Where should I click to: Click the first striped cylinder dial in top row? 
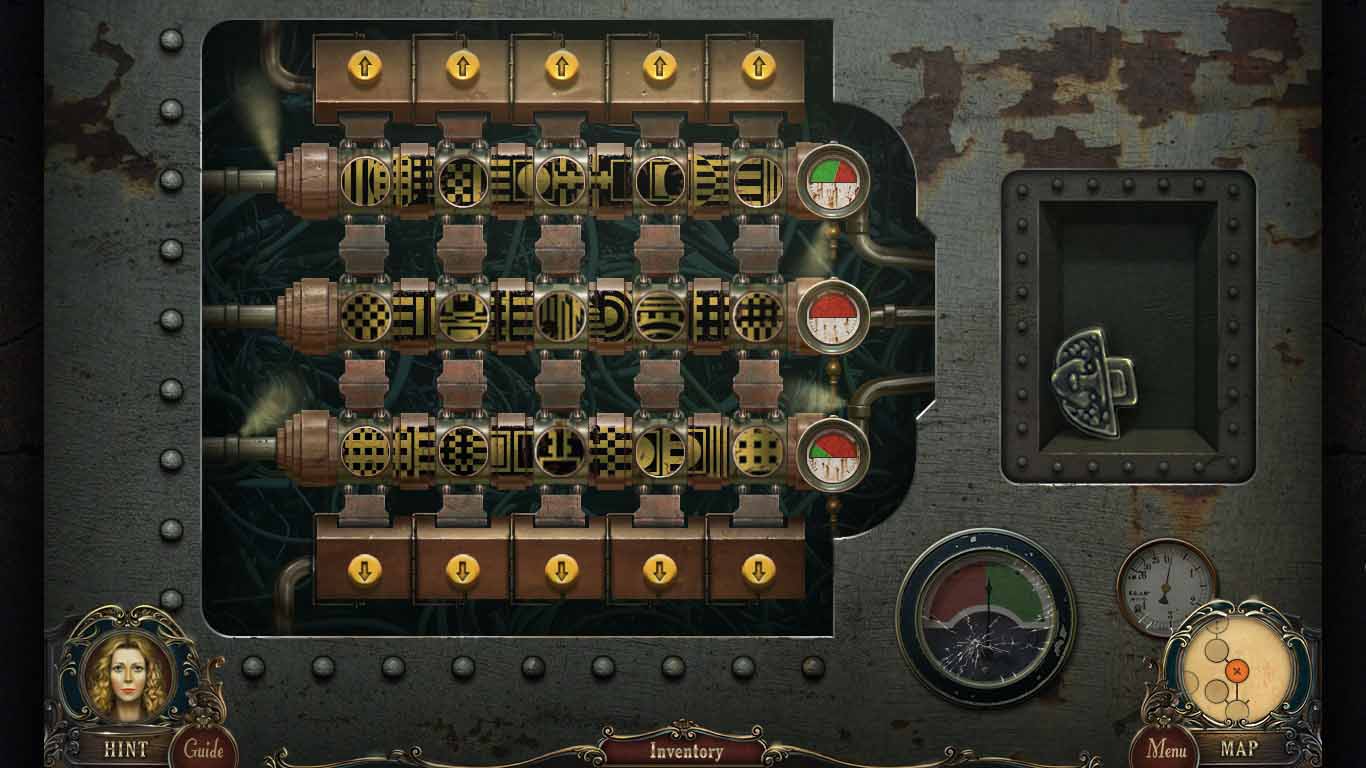click(366, 180)
